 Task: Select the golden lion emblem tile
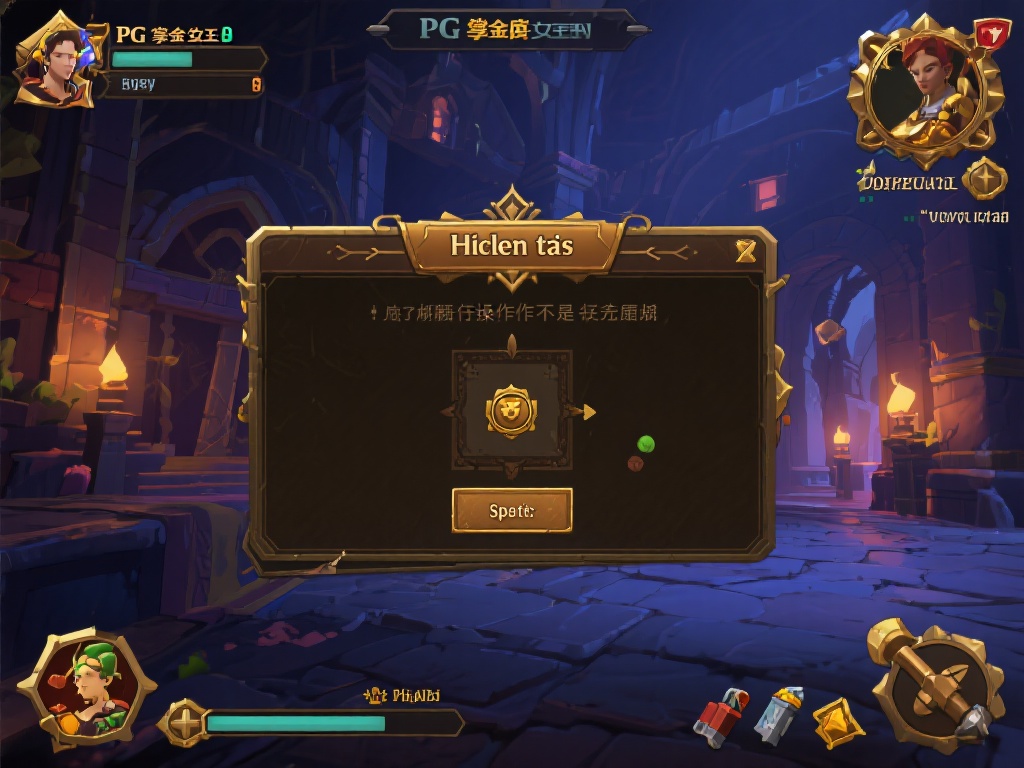point(511,410)
